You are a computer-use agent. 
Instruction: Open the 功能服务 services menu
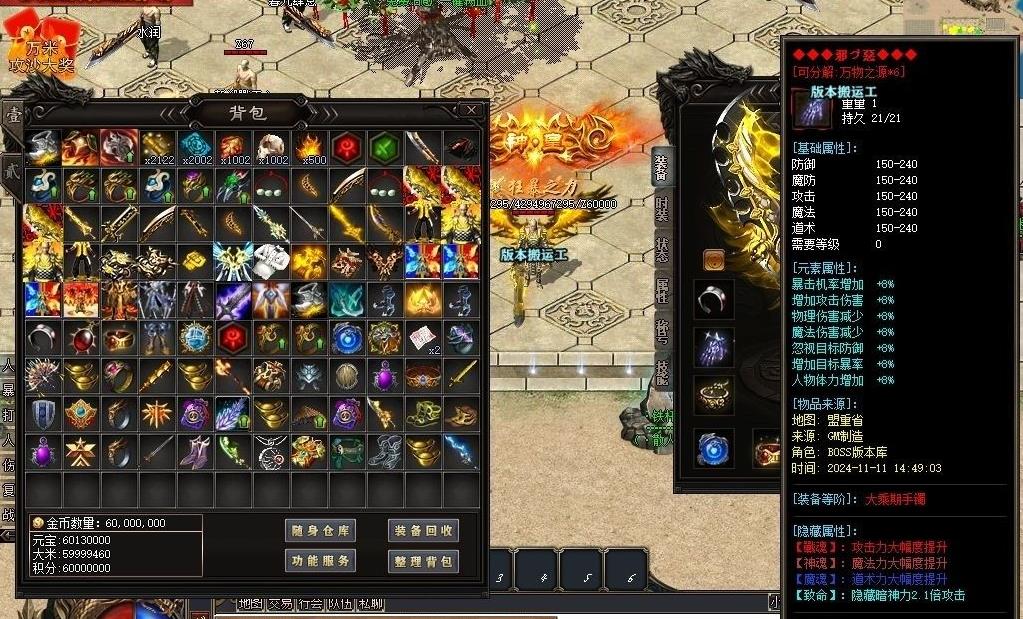point(320,561)
